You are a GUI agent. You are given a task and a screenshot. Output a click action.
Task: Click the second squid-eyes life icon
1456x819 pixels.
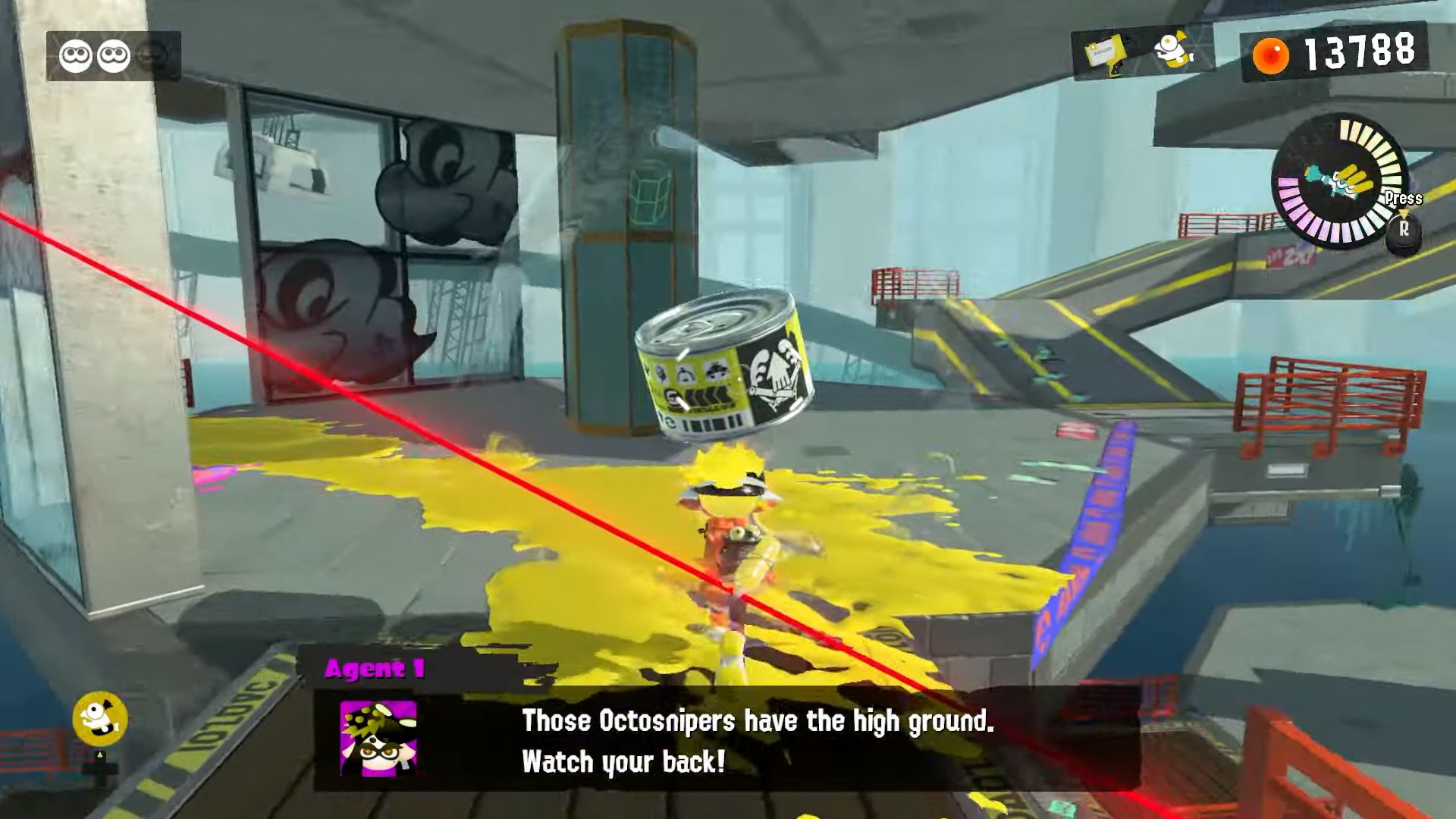(112, 55)
